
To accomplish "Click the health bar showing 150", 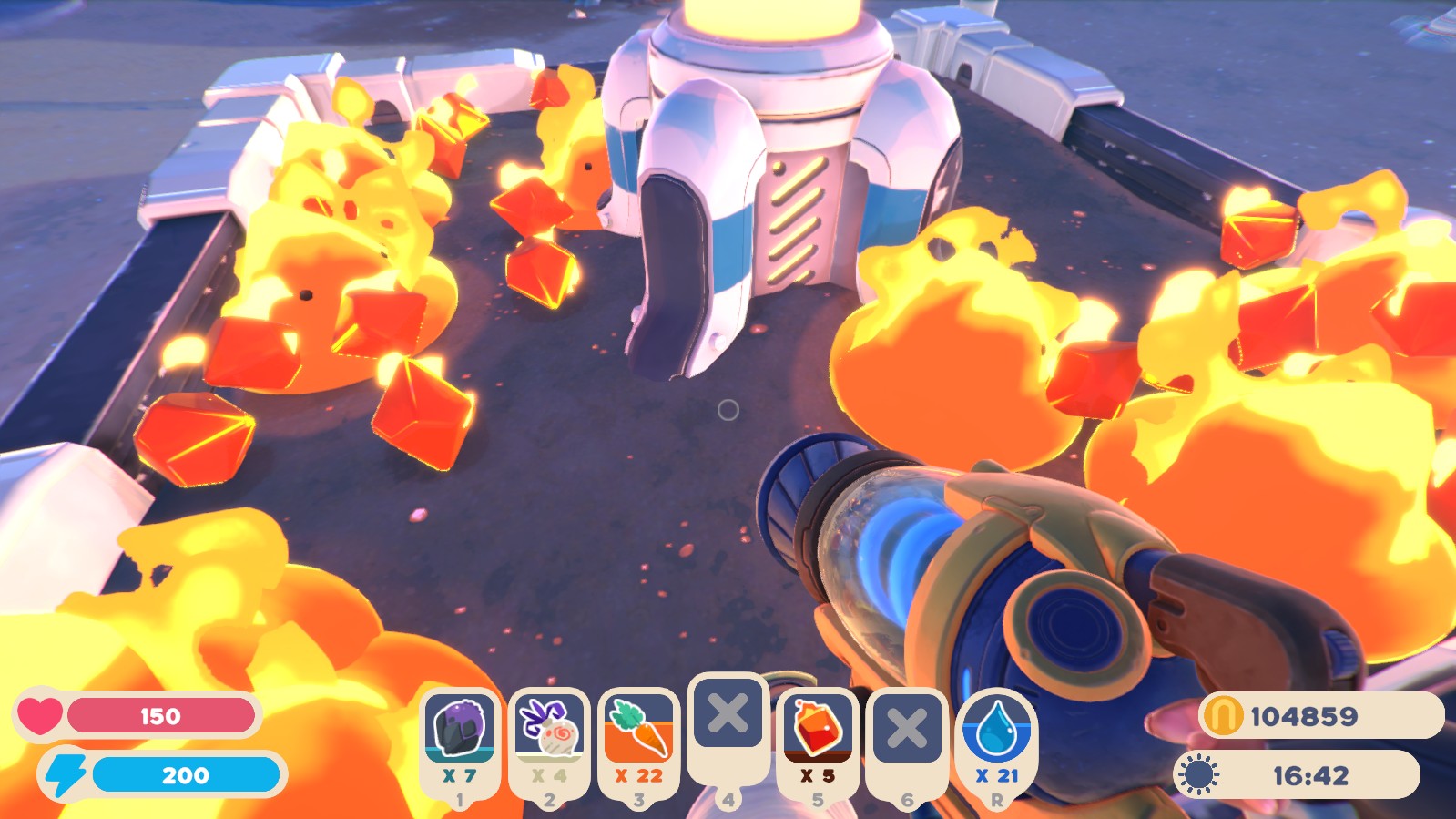I will [164, 716].
